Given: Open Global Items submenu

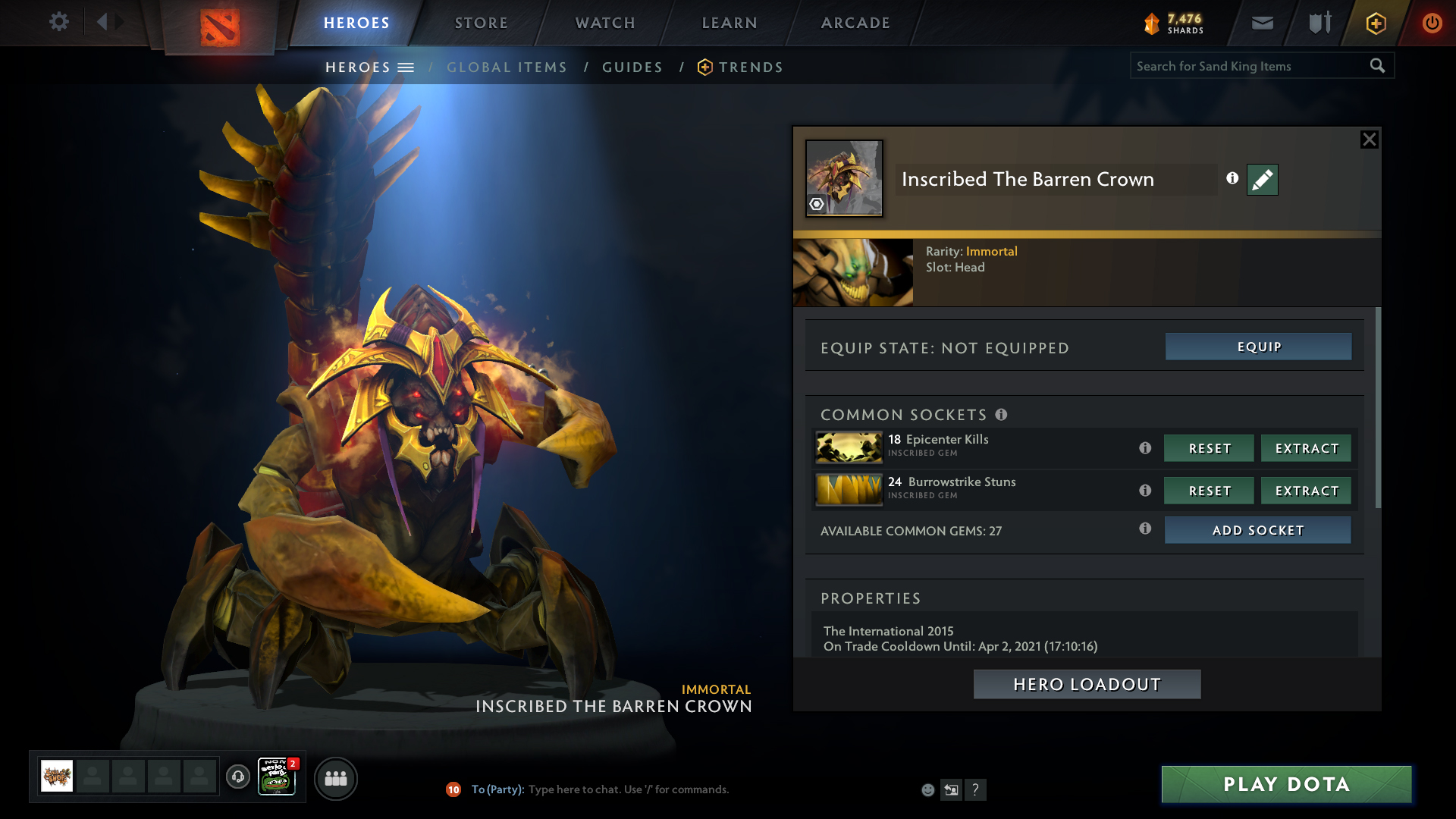Looking at the screenshot, I should [507, 67].
